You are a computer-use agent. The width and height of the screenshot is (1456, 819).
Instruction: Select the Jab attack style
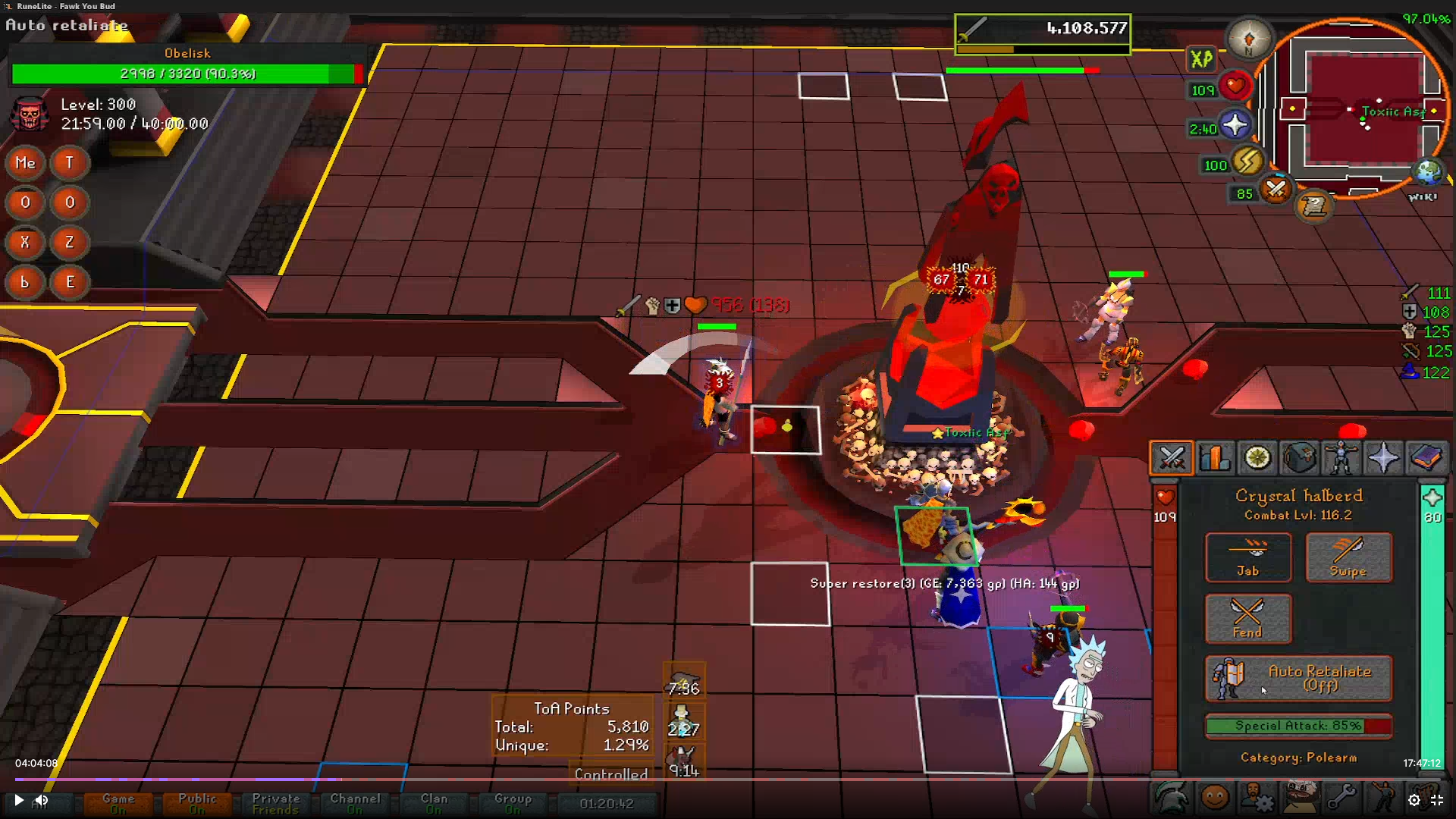point(1247,557)
